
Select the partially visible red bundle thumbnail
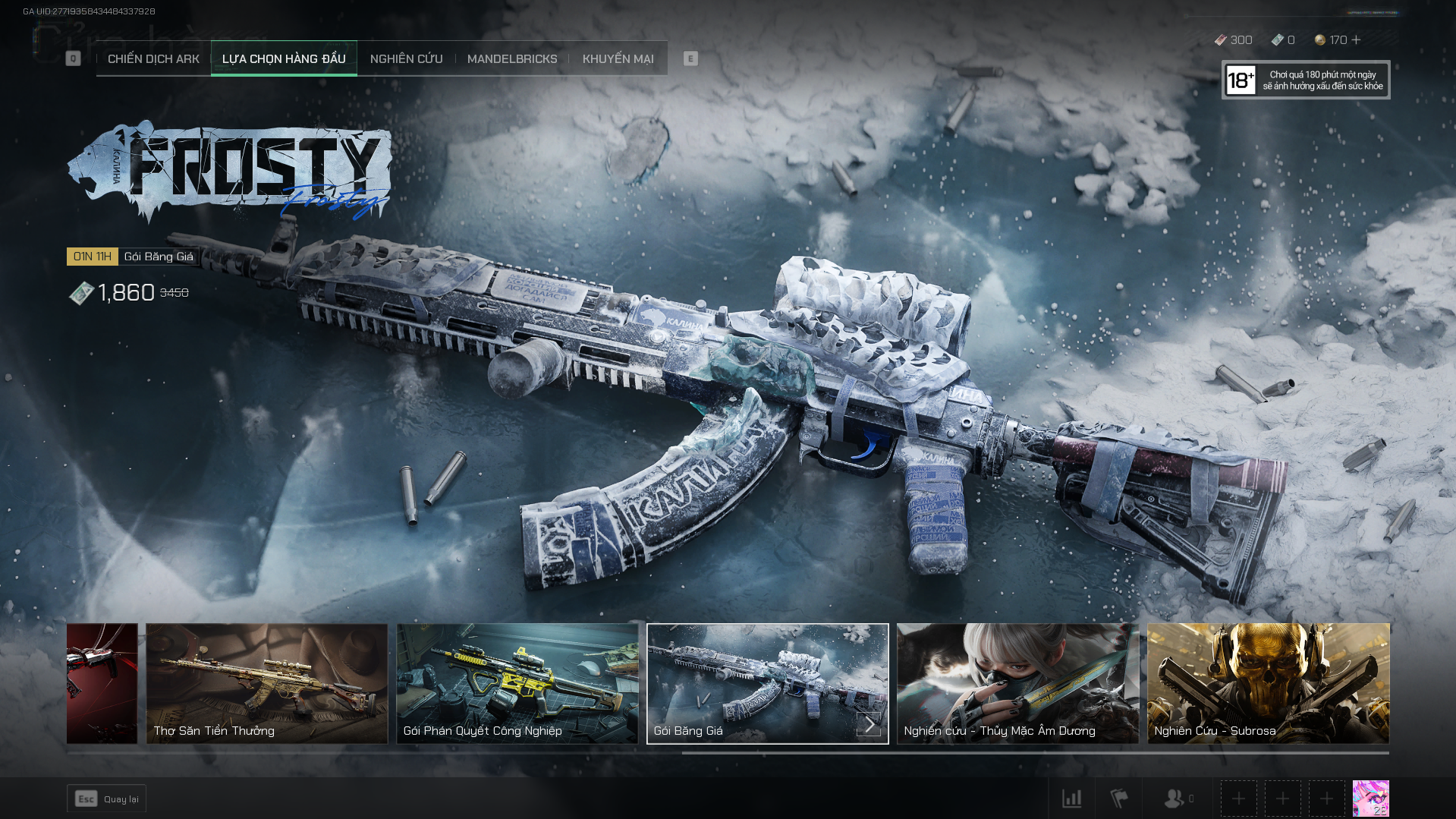[x=102, y=683]
